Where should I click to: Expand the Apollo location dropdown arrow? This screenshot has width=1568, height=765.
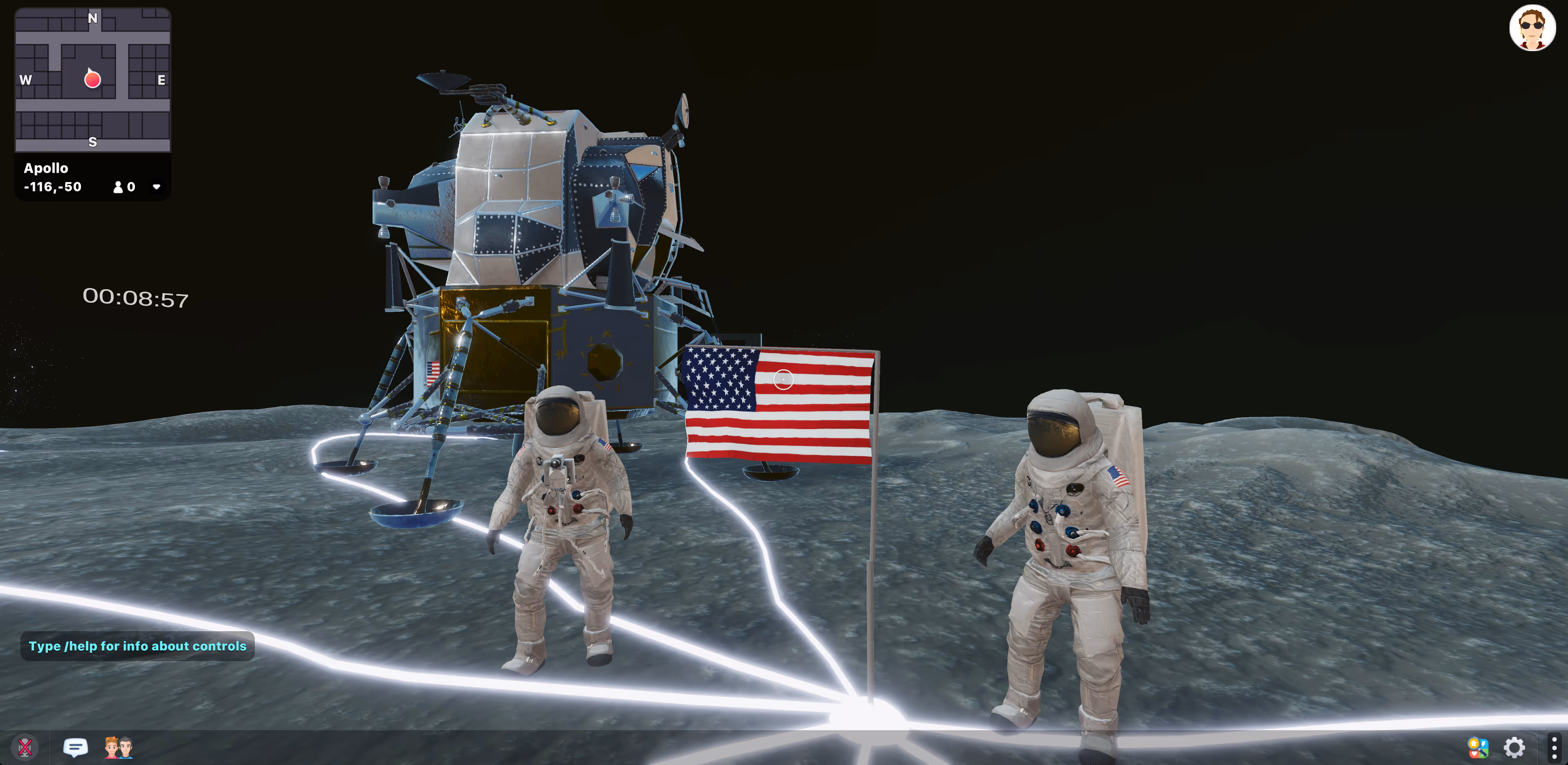(x=157, y=187)
